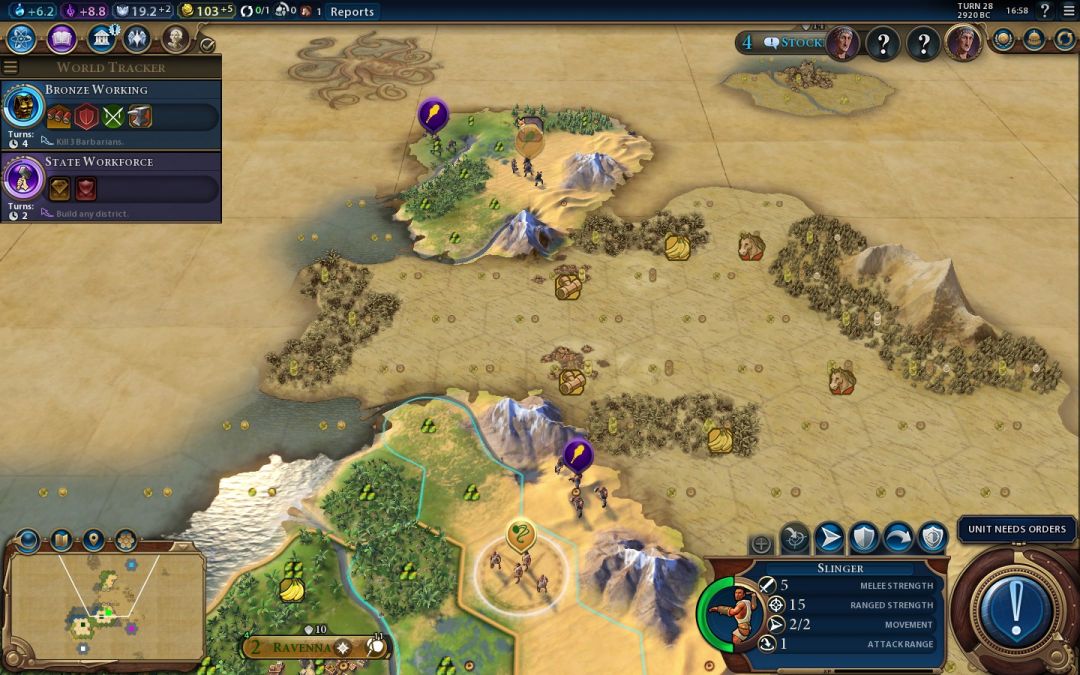The height and width of the screenshot is (675, 1080).
Task: Open the minimap map pins button
Action: 93,541
